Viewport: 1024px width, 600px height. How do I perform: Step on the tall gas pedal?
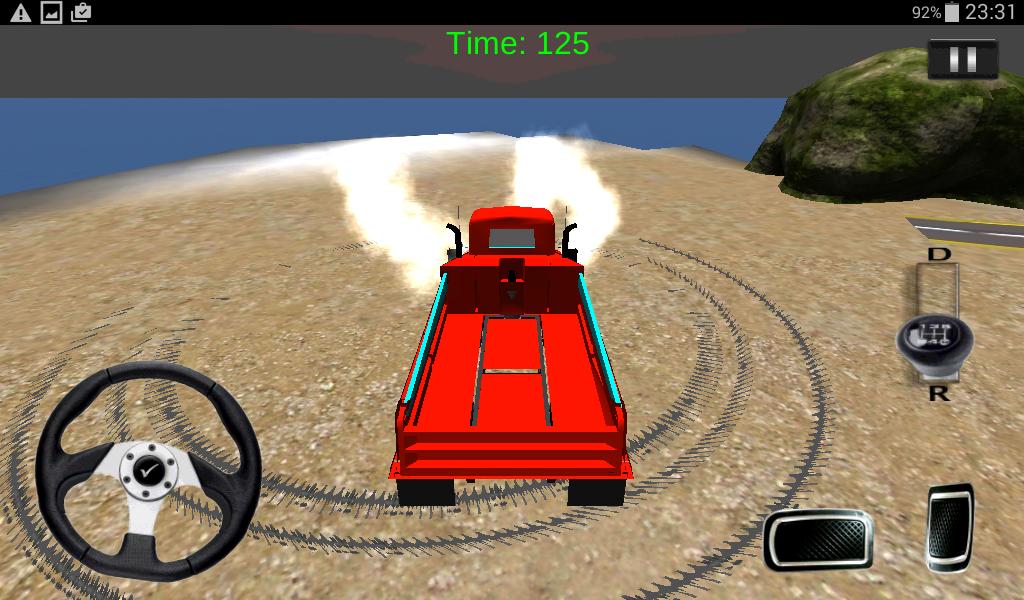[x=949, y=527]
